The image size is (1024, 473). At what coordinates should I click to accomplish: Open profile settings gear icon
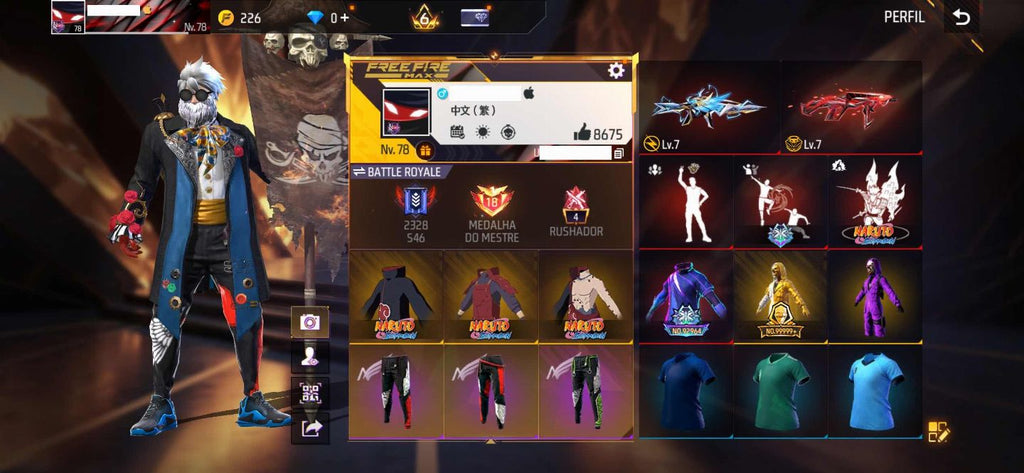(616, 70)
